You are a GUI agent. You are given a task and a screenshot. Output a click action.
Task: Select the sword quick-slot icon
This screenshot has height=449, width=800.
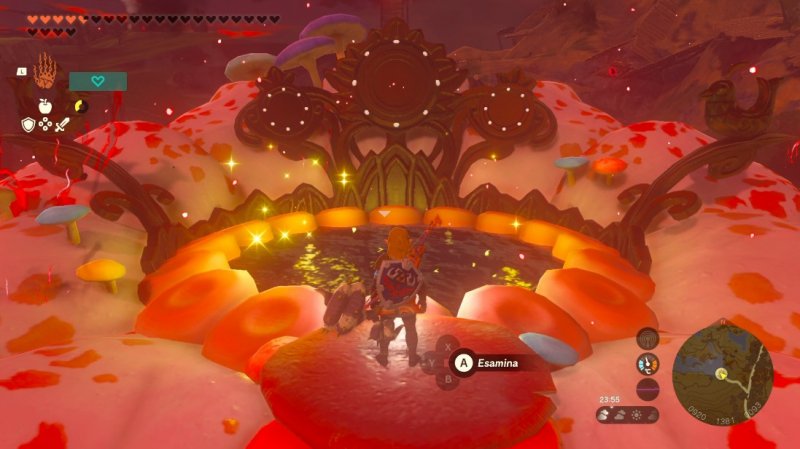click(x=63, y=125)
